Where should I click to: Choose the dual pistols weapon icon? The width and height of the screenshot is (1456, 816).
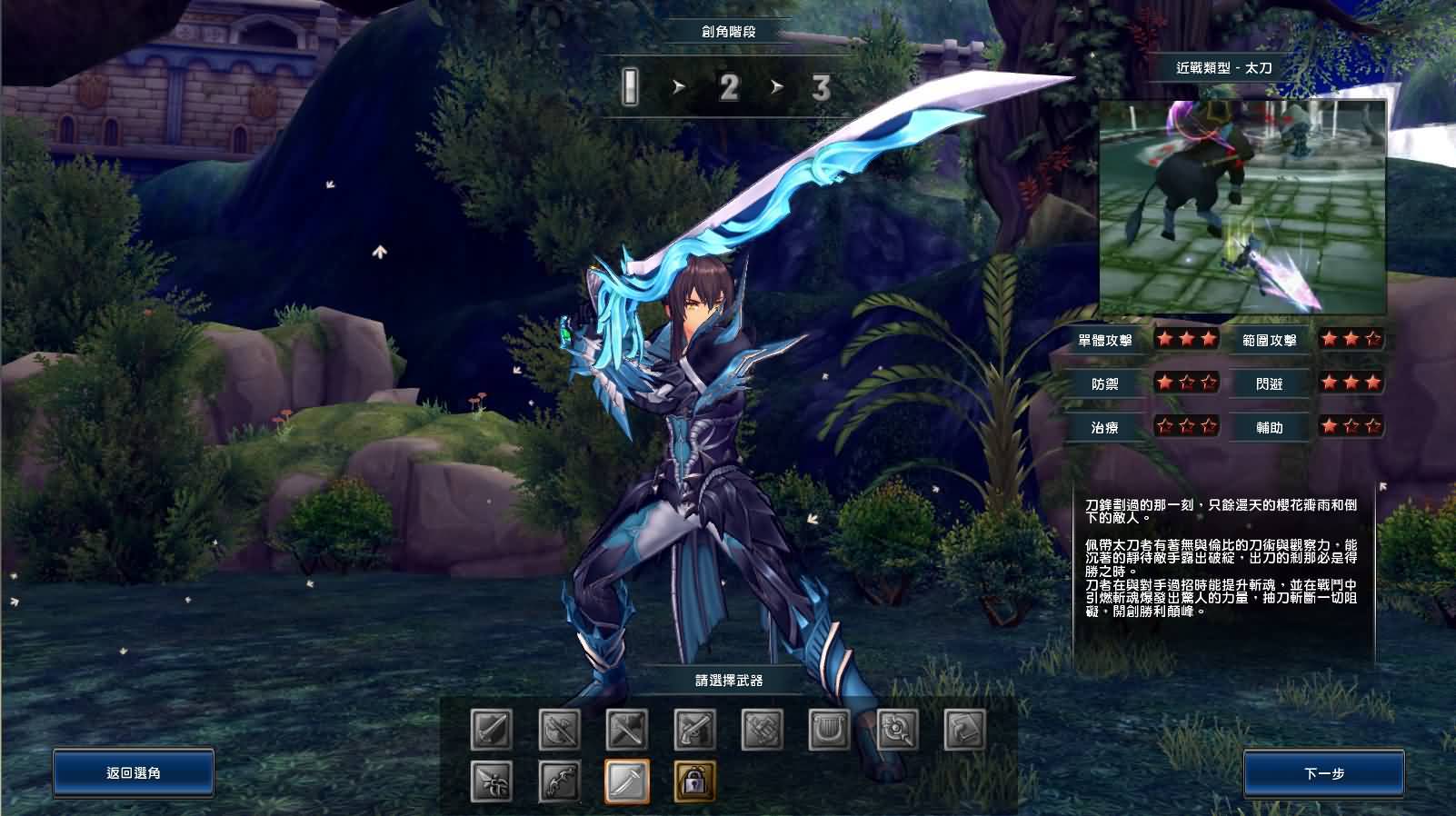(x=694, y=729)
